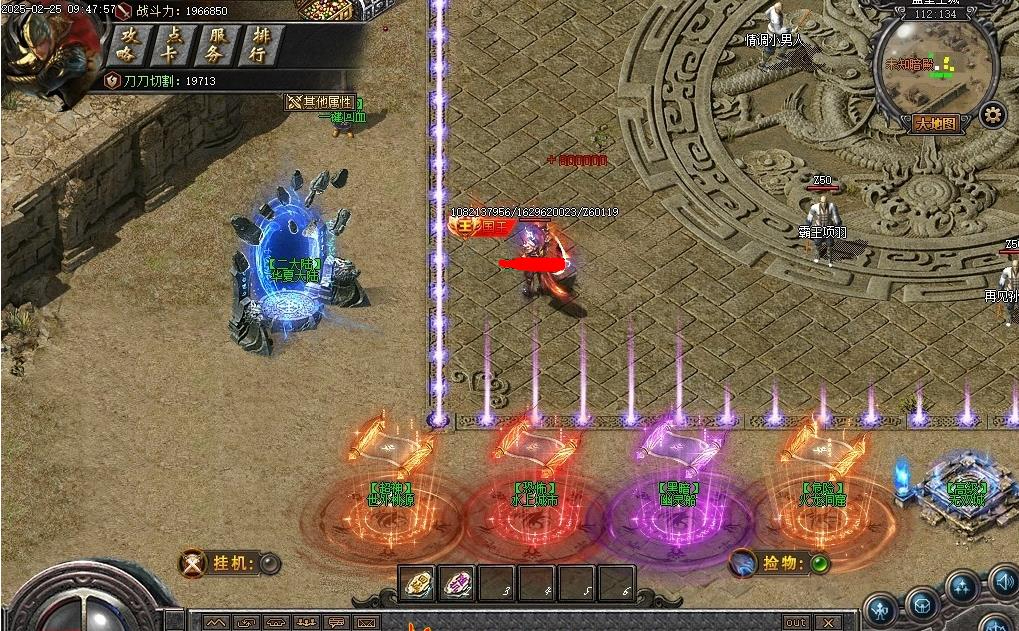Screen dimensions: 1019x631
Task: Close the chat bar with the X button
Action: coord(827,623)
